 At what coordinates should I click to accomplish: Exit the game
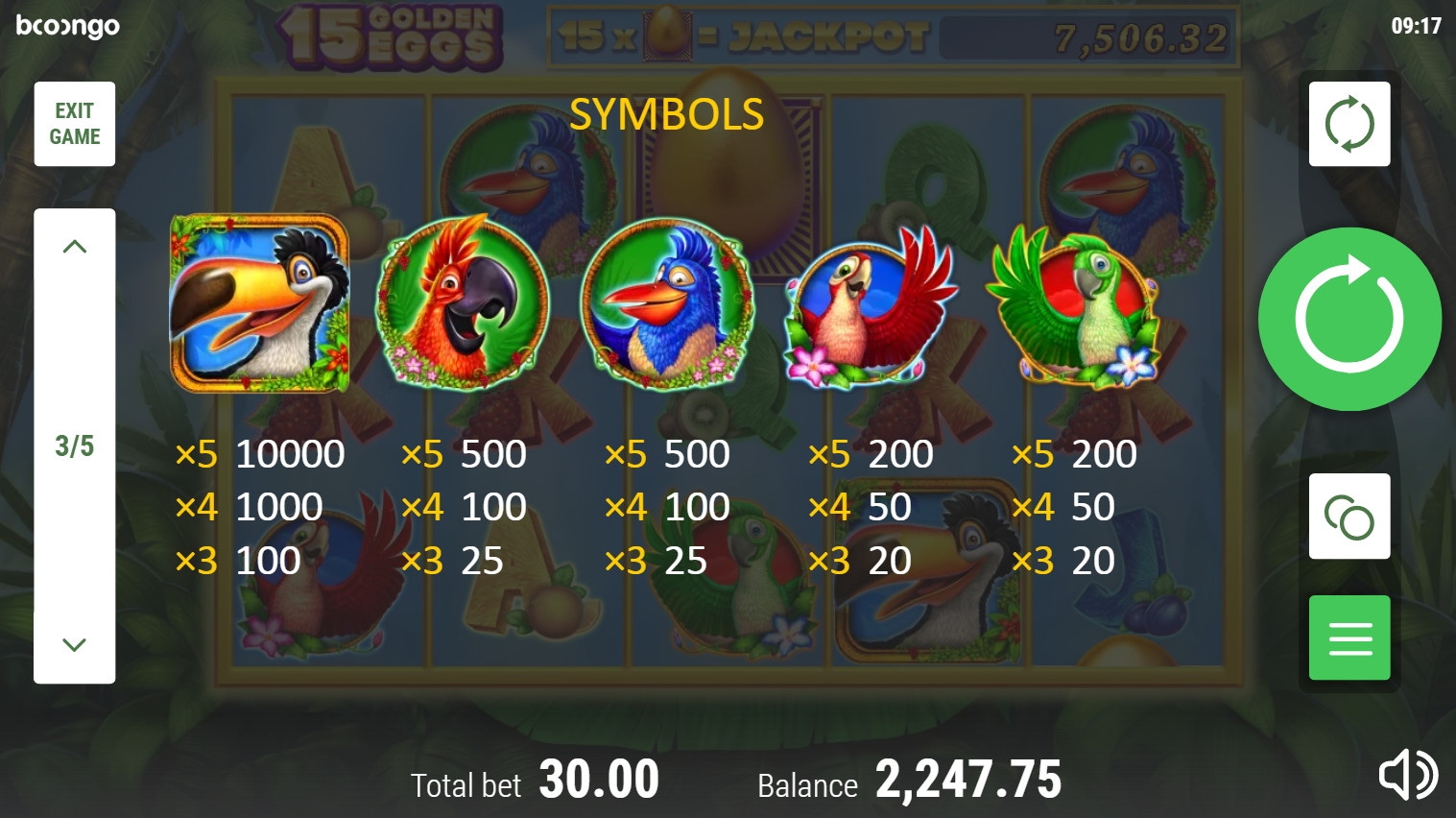75,124
